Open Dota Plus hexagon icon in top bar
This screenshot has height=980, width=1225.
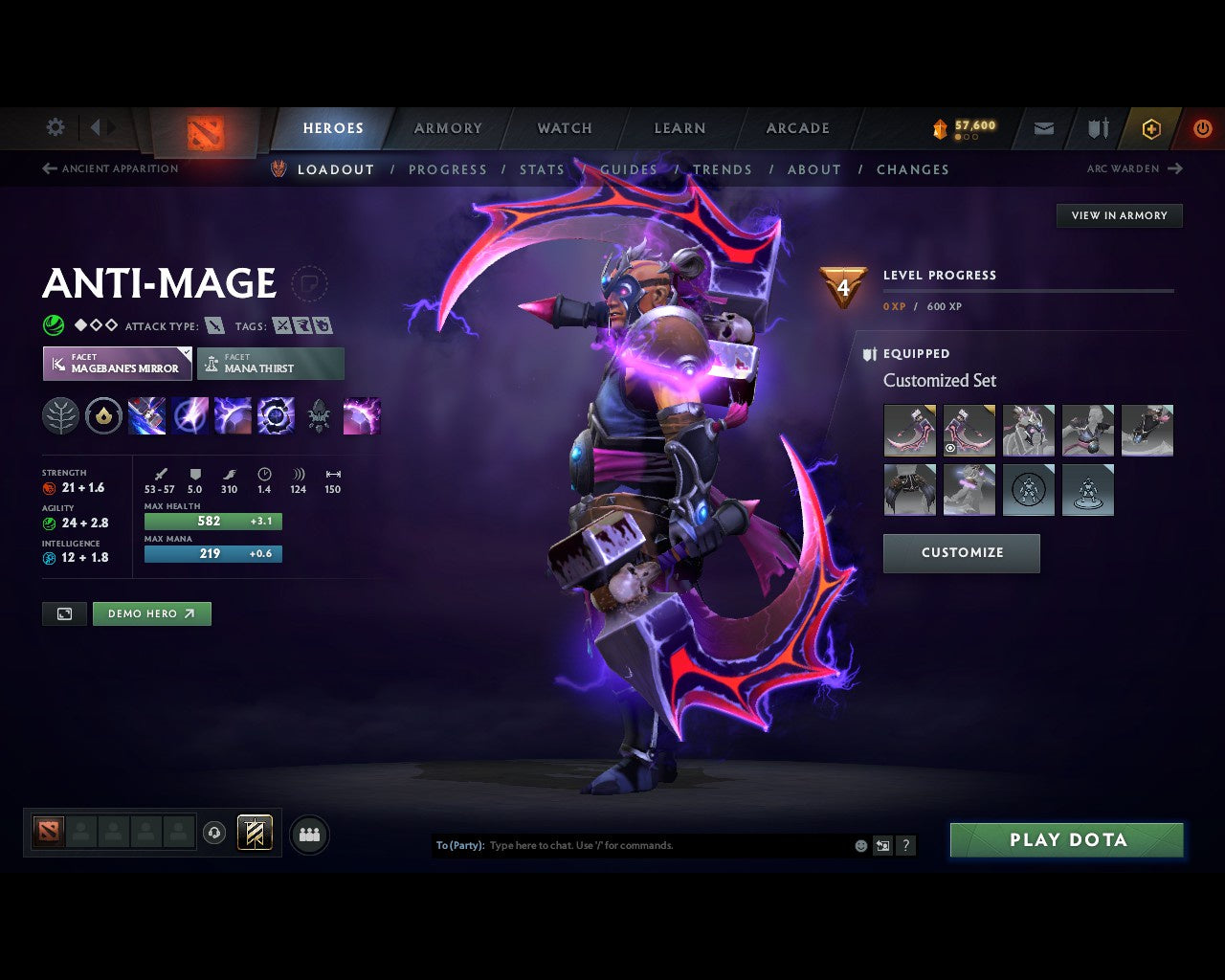tap(1151, 128)
